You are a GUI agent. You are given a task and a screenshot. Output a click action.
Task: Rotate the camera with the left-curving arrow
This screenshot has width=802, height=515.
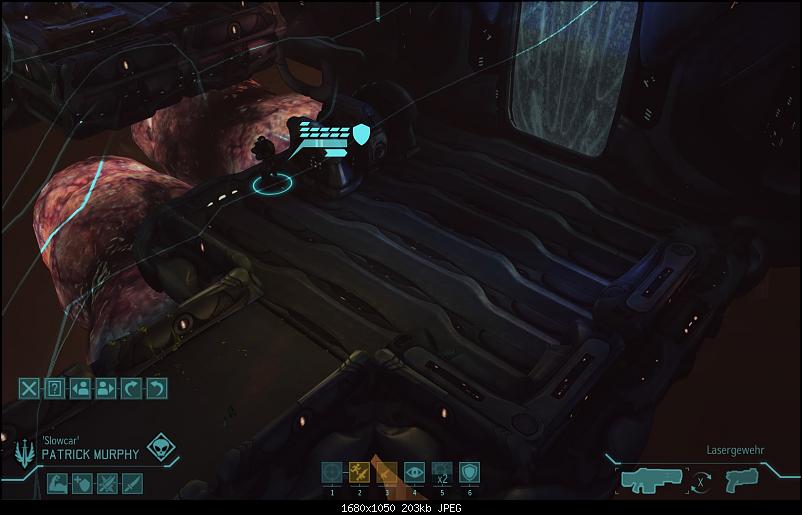(156, 388)
